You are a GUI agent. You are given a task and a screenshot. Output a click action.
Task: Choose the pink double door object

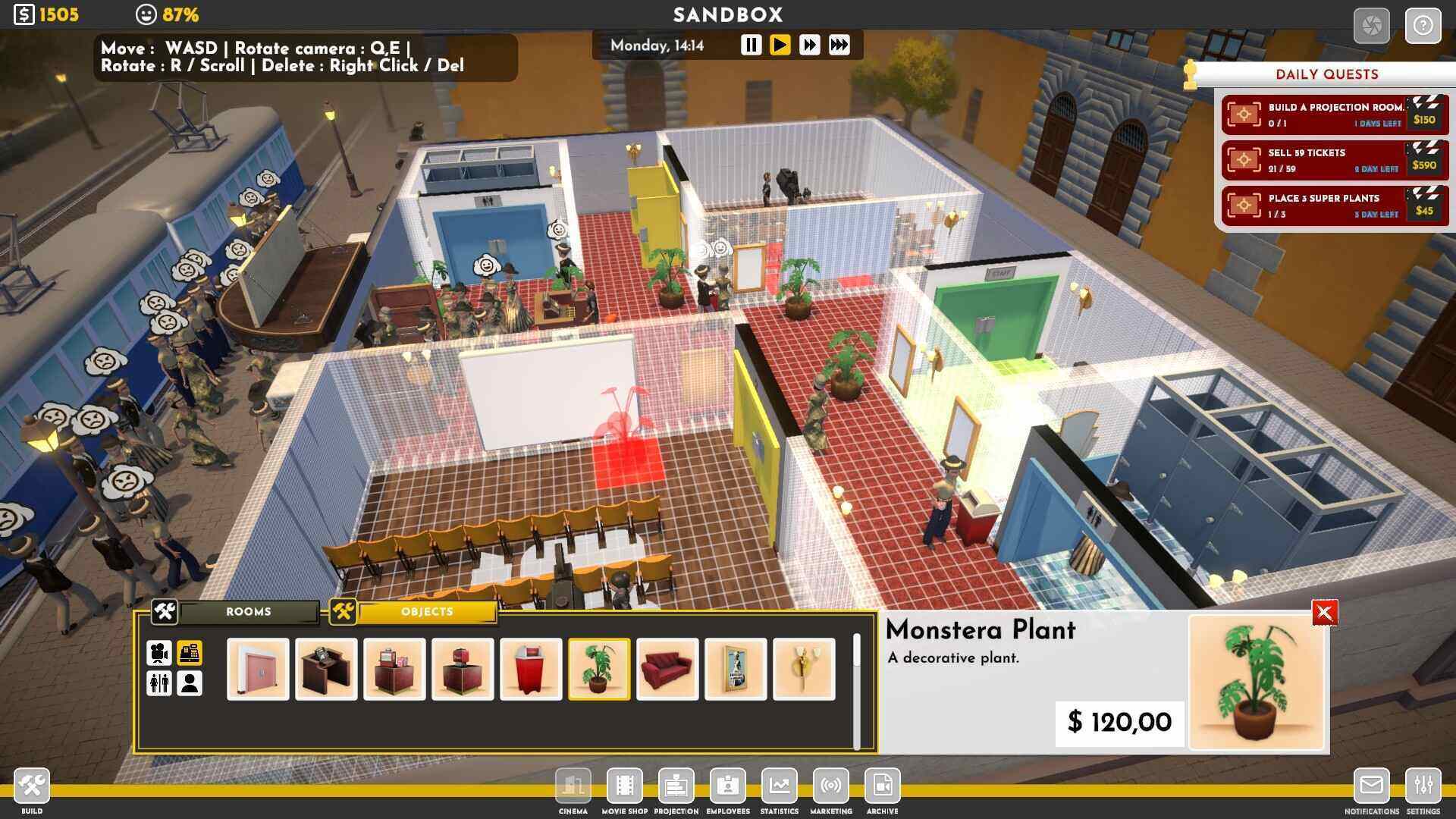pyautogui.click(x=258, y=669)
